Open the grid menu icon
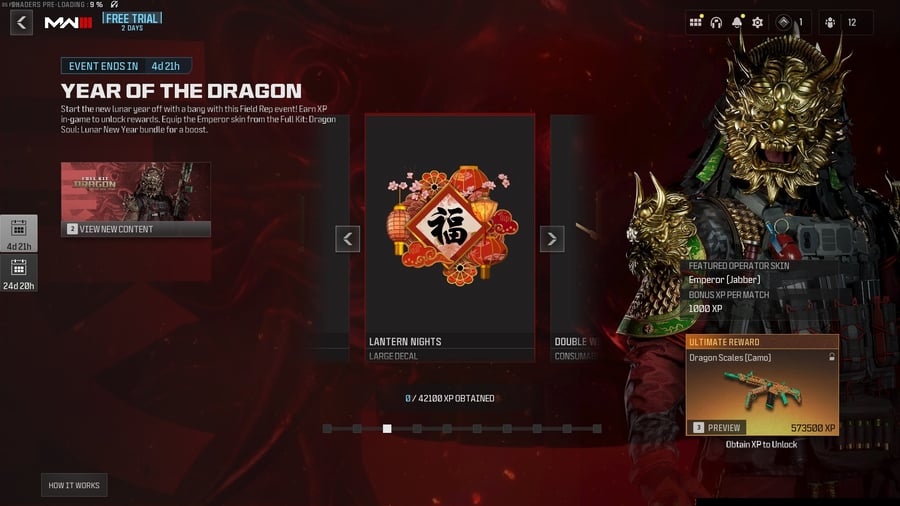 (x=695, y=22)
